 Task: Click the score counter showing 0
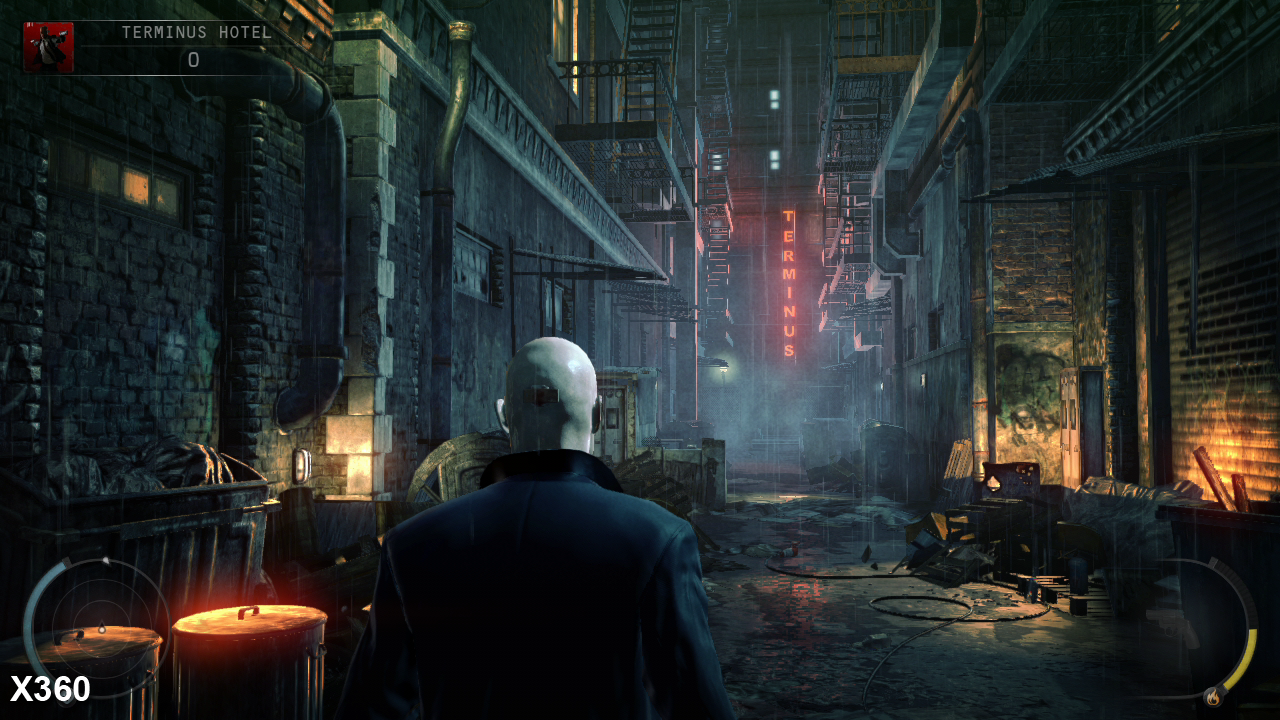193,59
